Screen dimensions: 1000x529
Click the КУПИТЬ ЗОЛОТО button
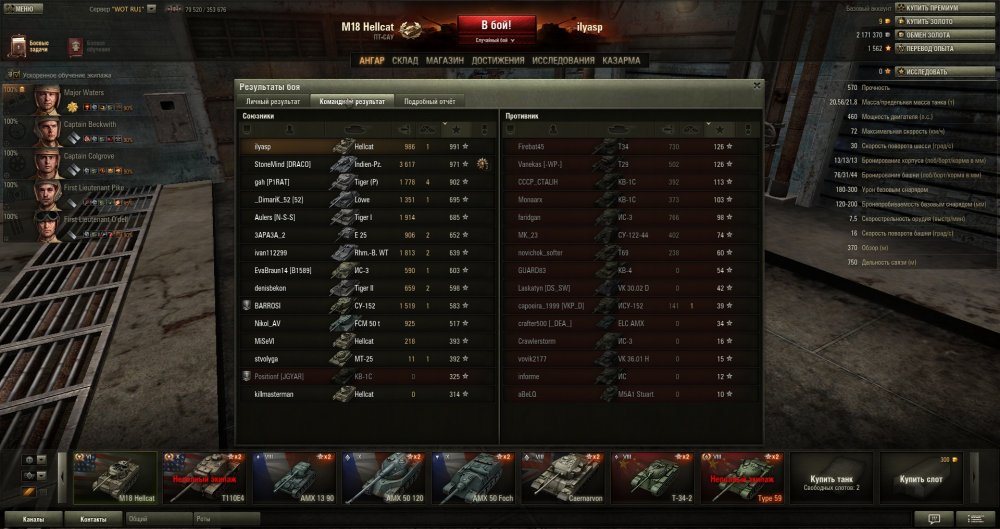tap(930, 20)
